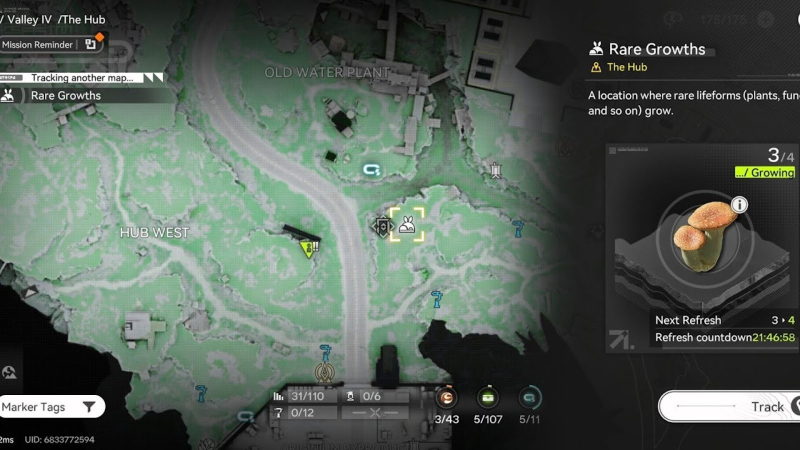Image resolution: width=800 pixels, height=450 pixels.
Task: Click the Rare Growths tracking entry
Action: tap(65, 96)
